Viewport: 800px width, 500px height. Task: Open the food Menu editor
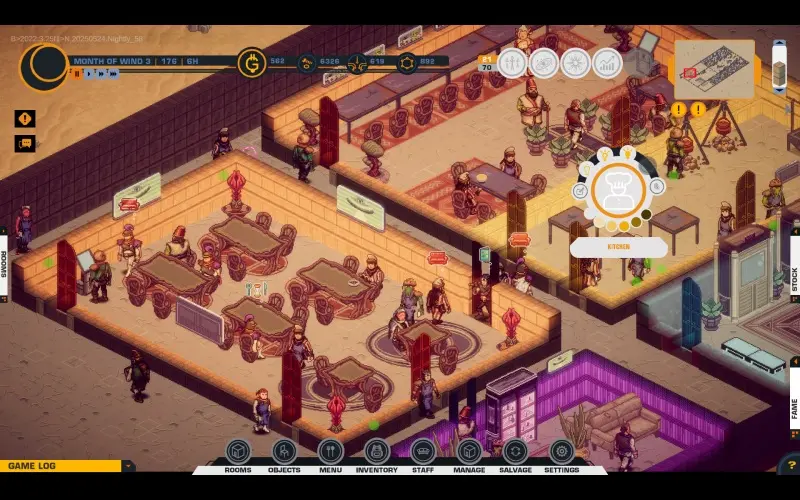click(331, 453)
